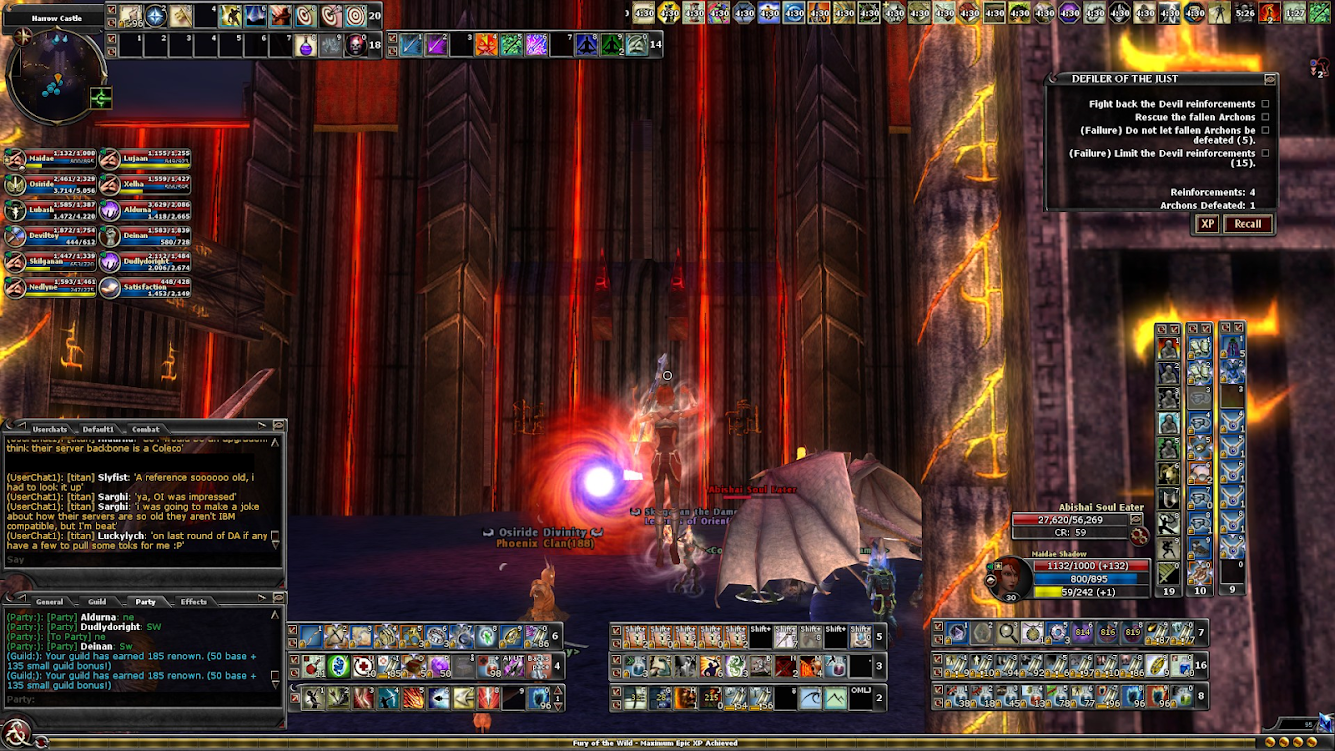Activate the red skull hotbar ability
Screen dimensions: 1335x751
click(x=355, y=45)
